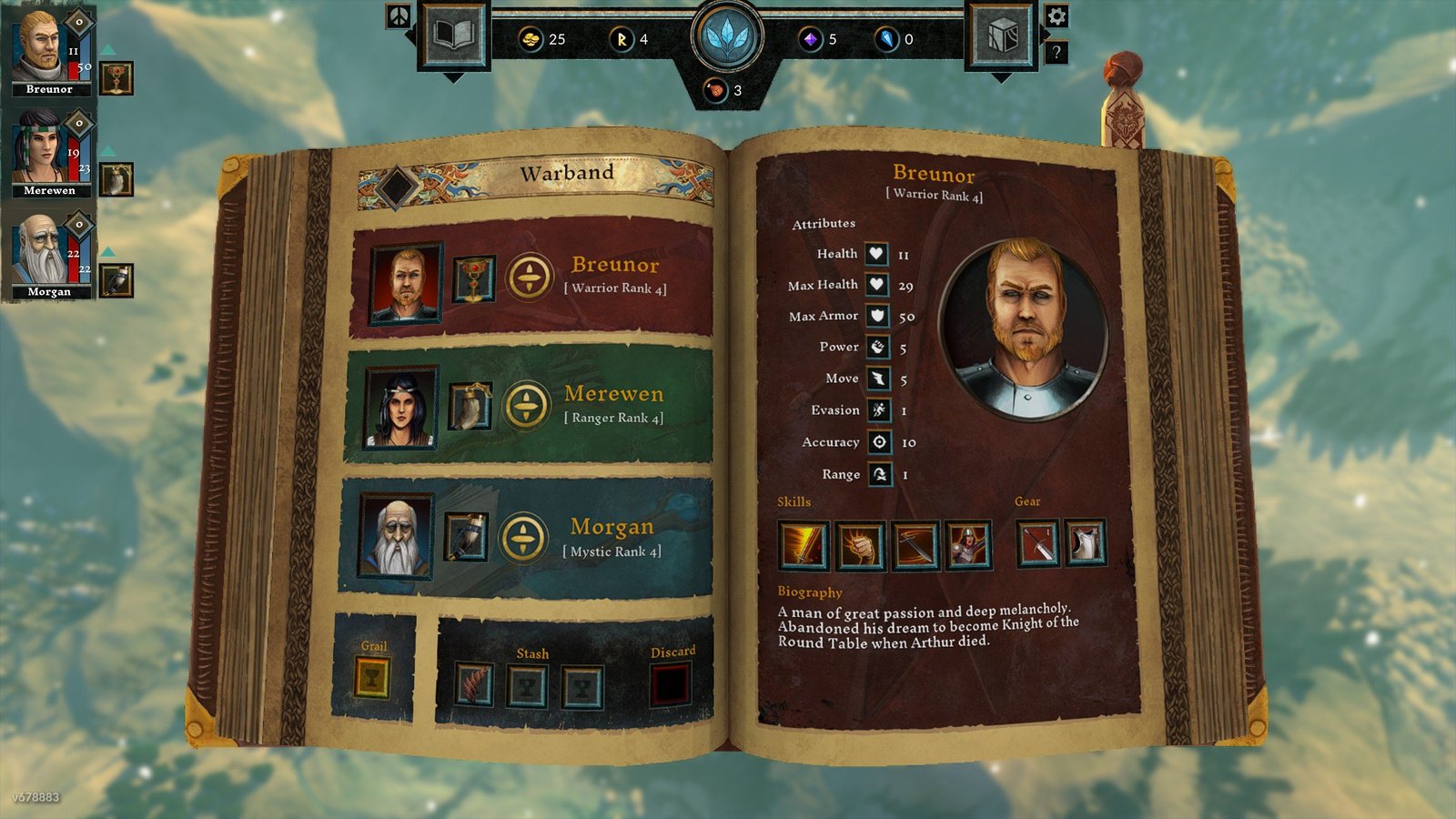The height and width of the screenshot is (819, 1456).
Task: Select Breunor in the Warband list
Action: click(x=614, y=275)
